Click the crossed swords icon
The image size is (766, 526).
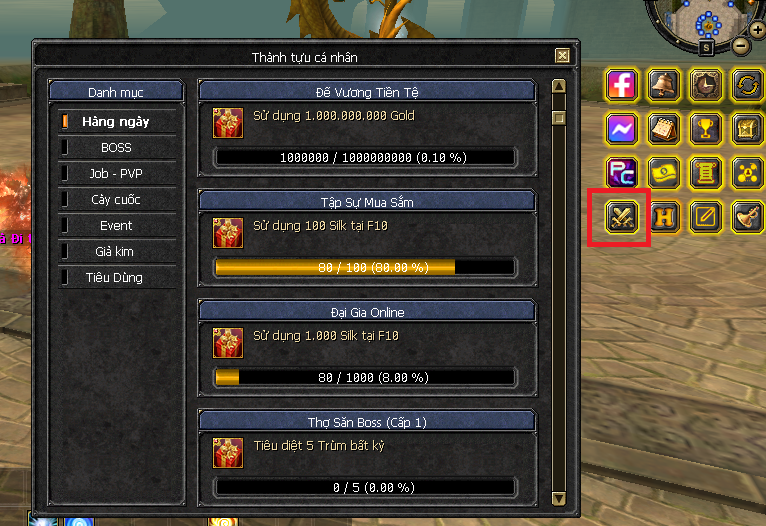622,216
